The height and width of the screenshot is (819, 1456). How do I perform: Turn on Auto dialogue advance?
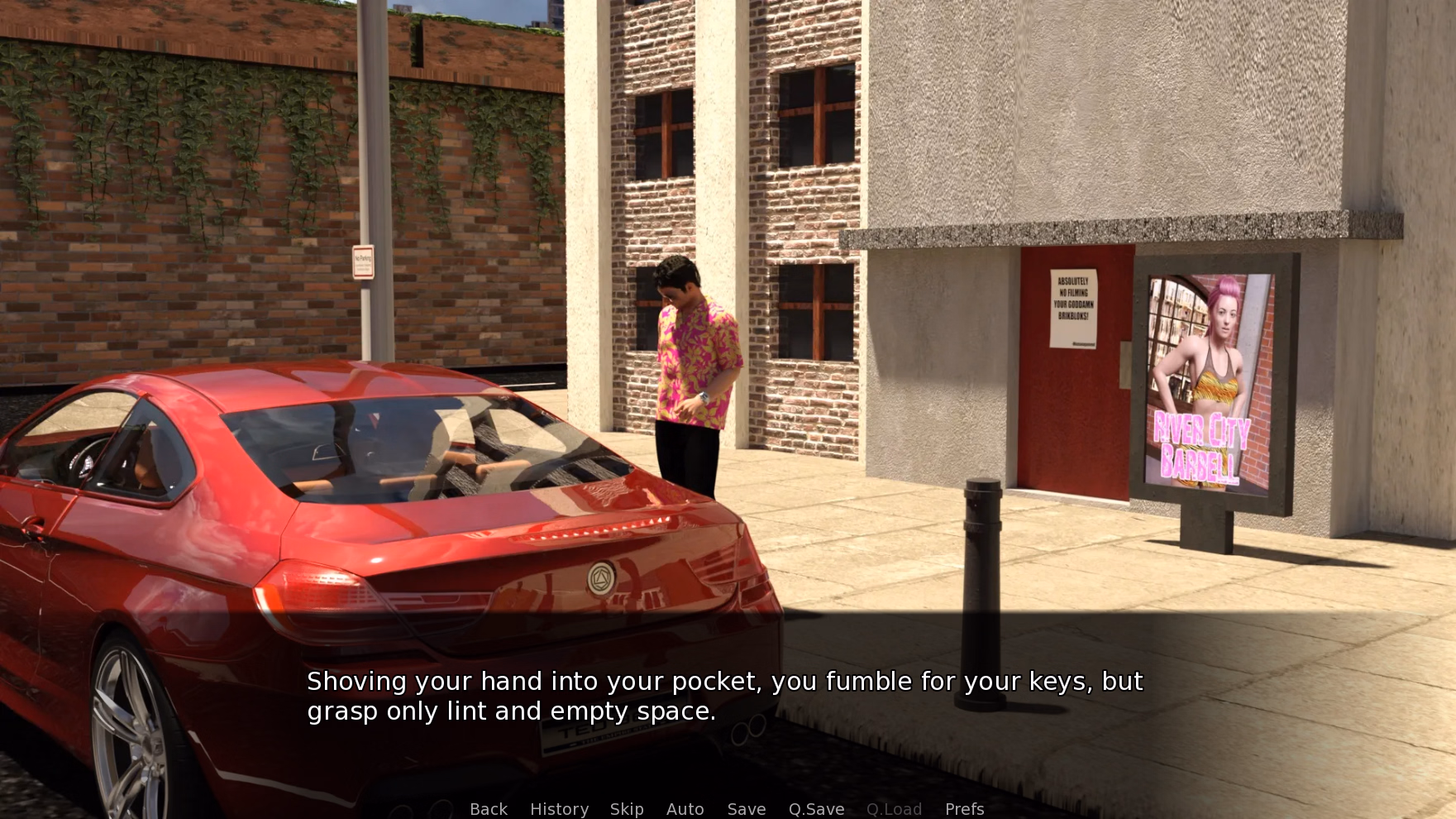tap(685, 808)
